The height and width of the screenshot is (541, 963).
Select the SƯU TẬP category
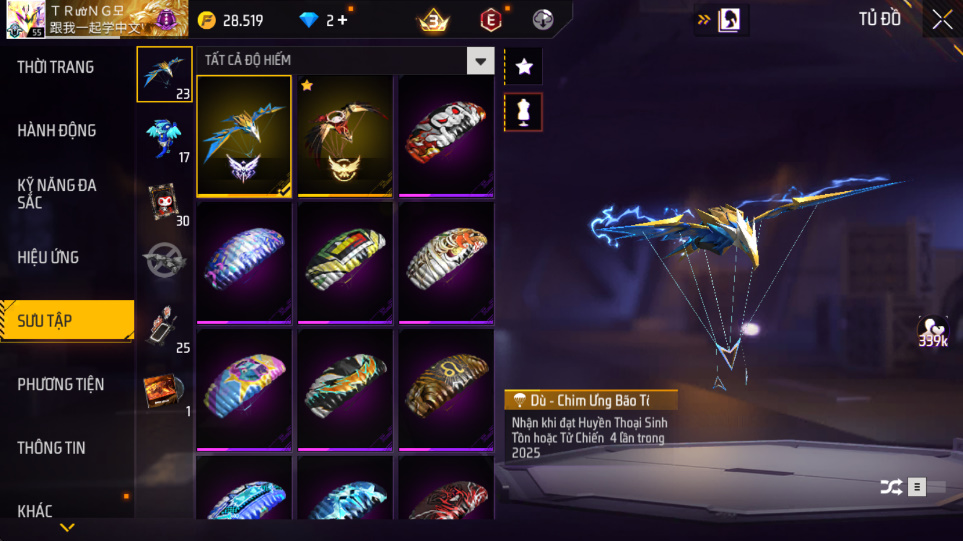(x=45, y=321)
